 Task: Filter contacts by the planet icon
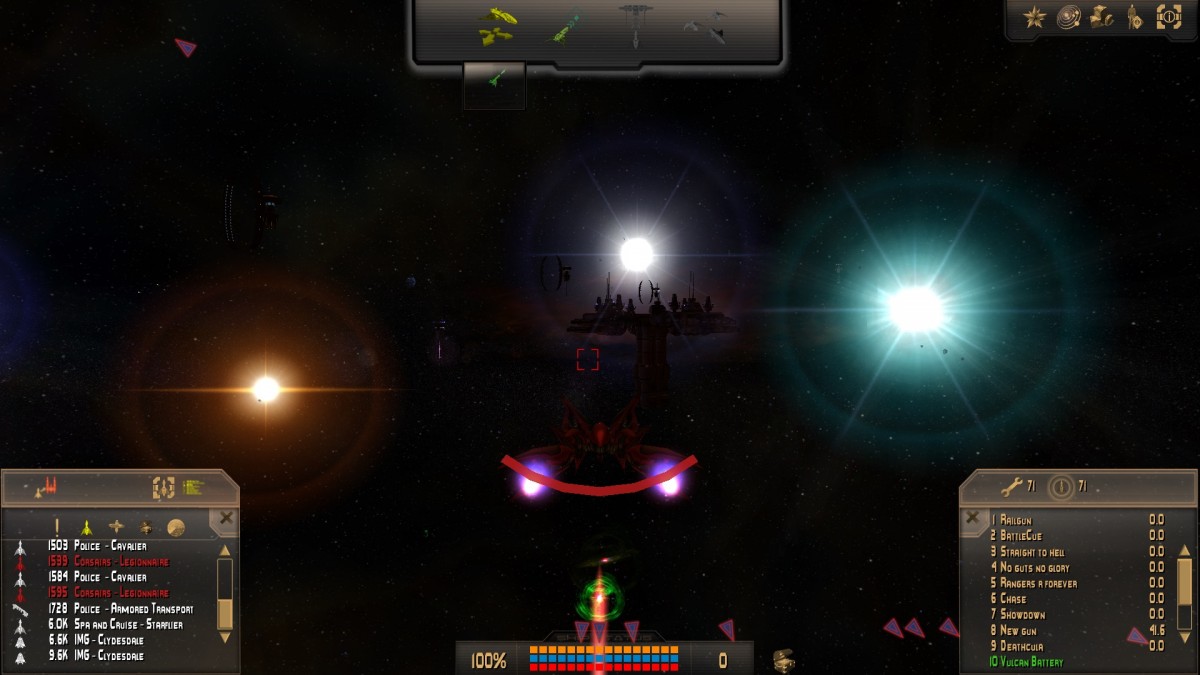(x=176, y=527)
